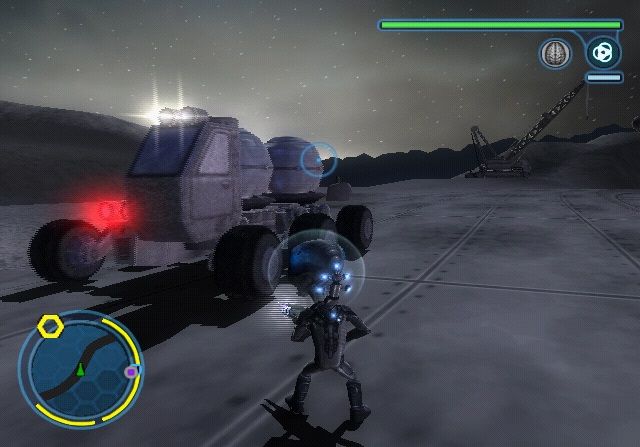Click the yellow hexagon alert icon
Viewport: 640px width, 447px height.
click(49, 326)
